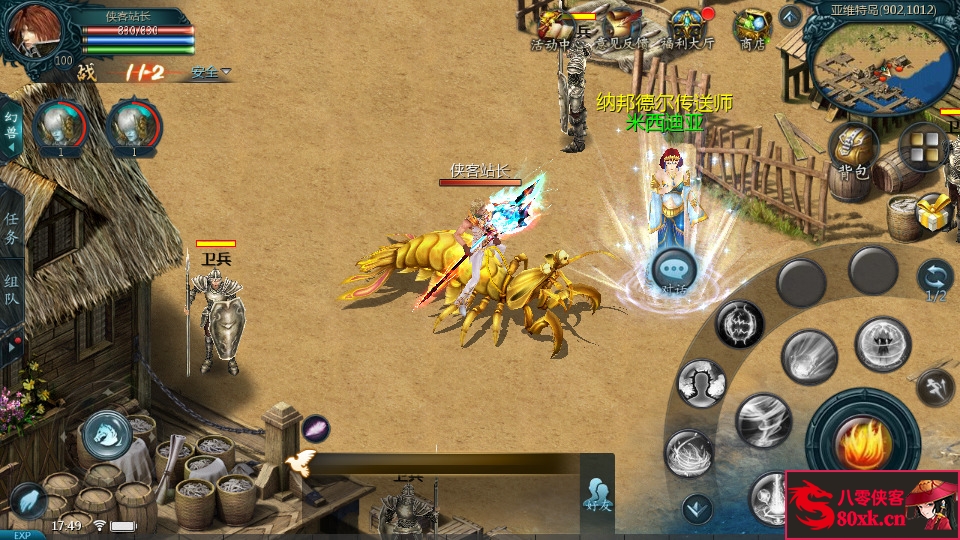The width and height of the screenshot is (960, 540).
Task: Open the 安全 mode dropdown
Action: click(x=211, y=72)
